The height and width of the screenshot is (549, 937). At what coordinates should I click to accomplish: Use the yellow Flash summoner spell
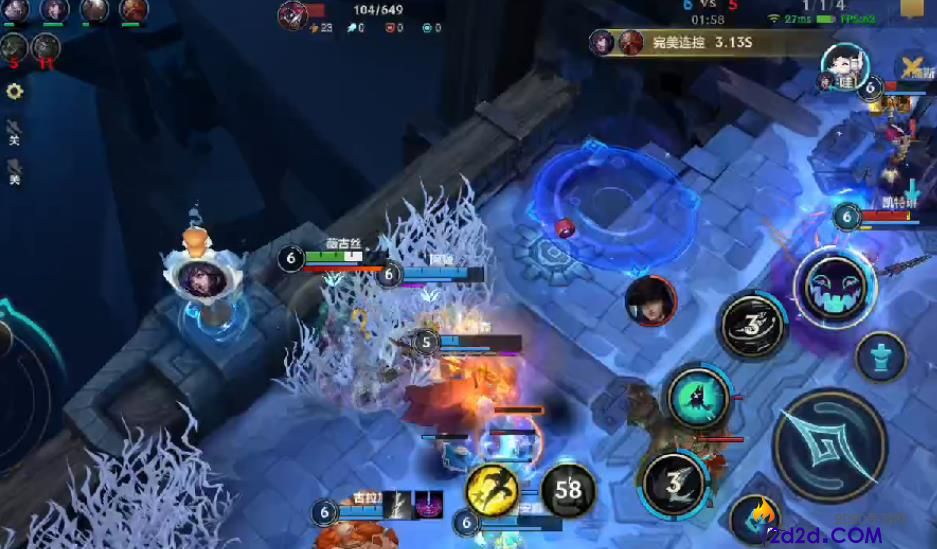[492, 490]
